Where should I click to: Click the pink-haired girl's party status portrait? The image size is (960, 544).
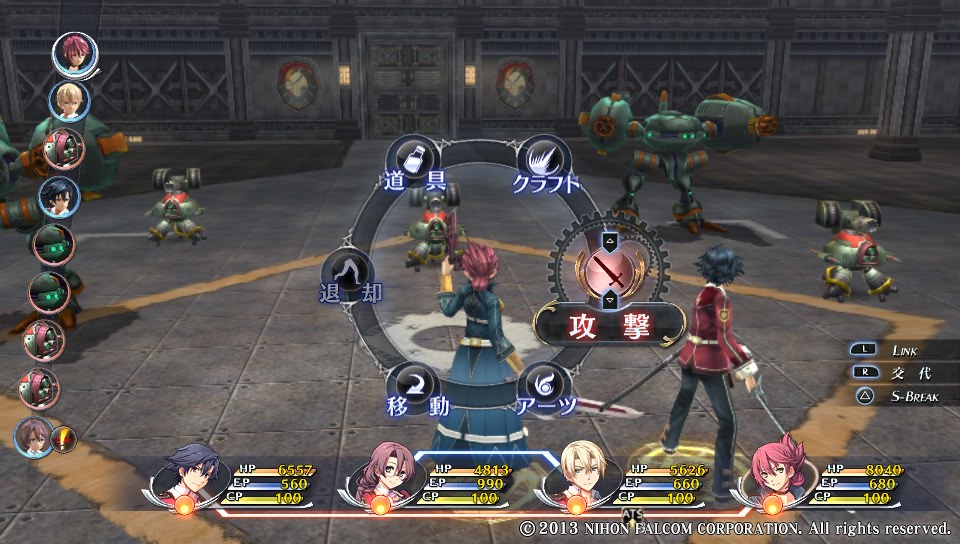(773, 479)
